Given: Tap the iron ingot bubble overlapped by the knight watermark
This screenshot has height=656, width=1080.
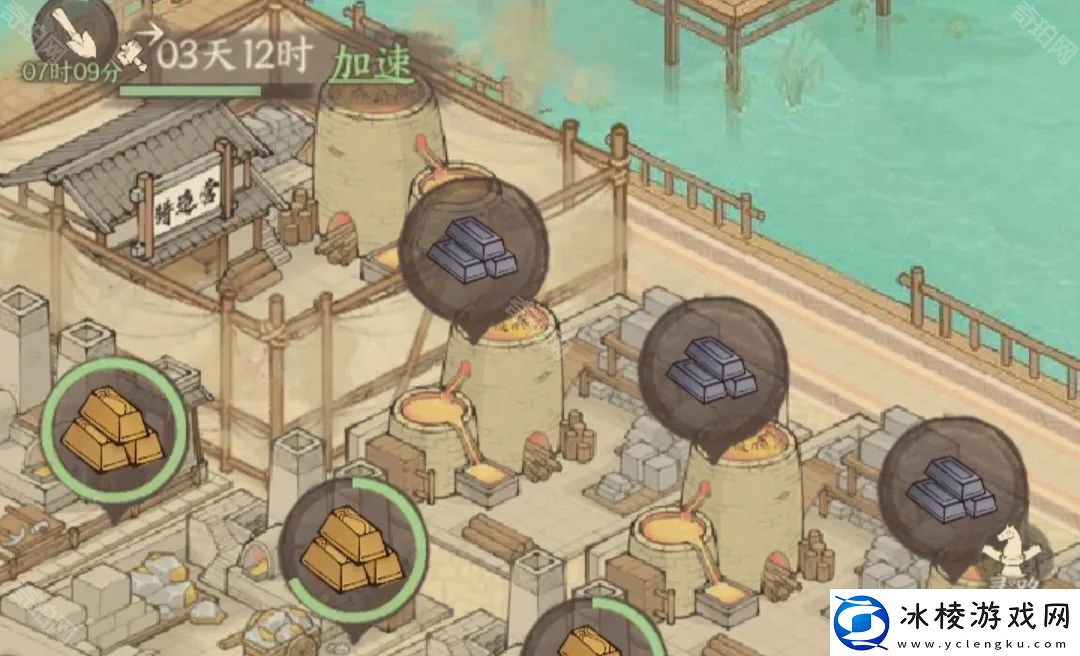Looking at the screenshot, I should pyautogui.click(x=952, y=490).
